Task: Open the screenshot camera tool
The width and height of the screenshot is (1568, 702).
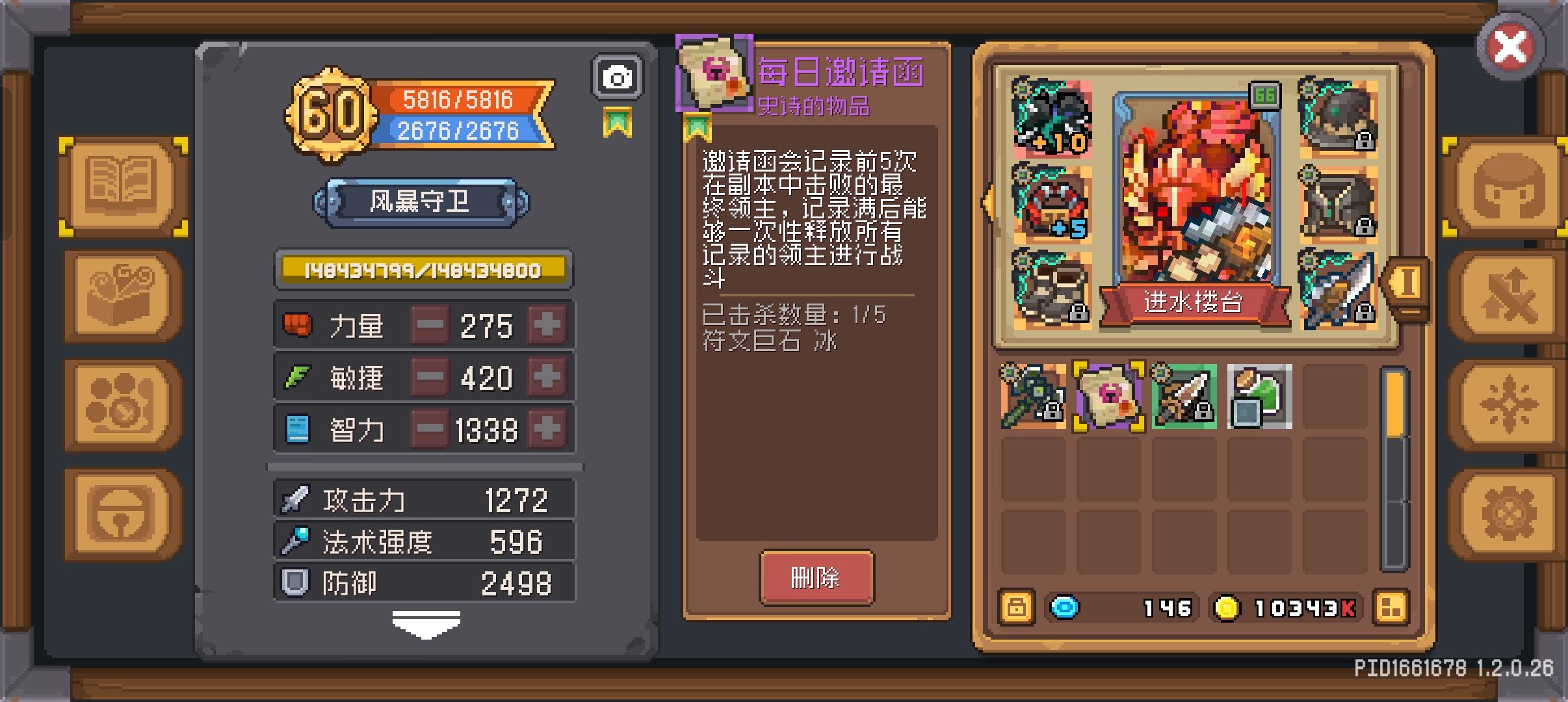Action: point(618,75)
